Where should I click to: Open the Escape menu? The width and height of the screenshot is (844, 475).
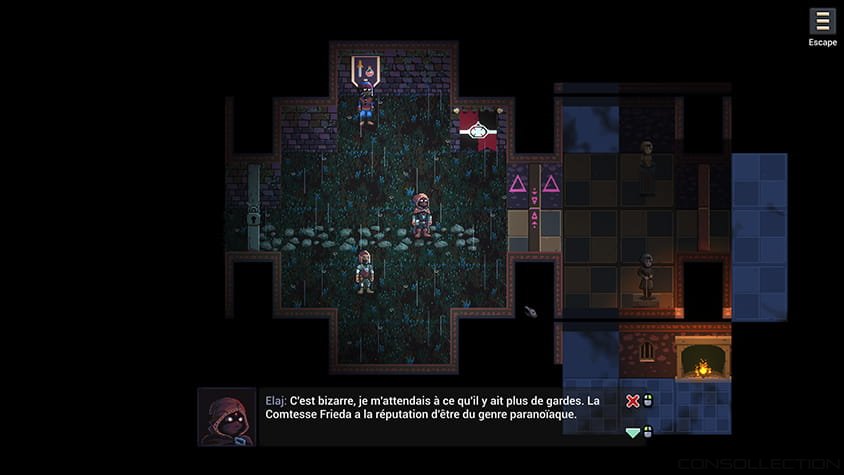tap(822, 22)
